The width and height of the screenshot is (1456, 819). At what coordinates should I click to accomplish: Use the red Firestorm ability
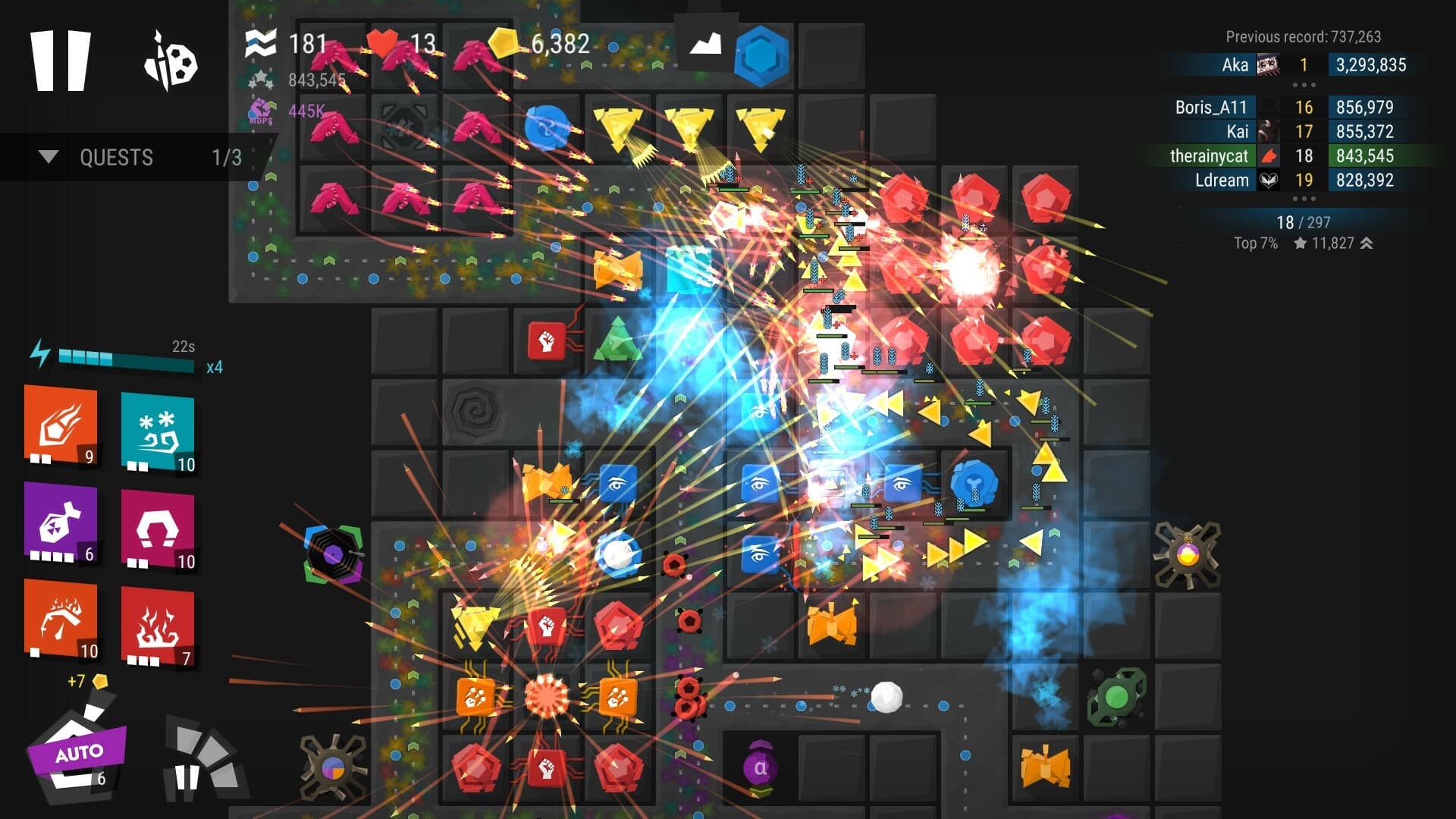pos(159,622)
